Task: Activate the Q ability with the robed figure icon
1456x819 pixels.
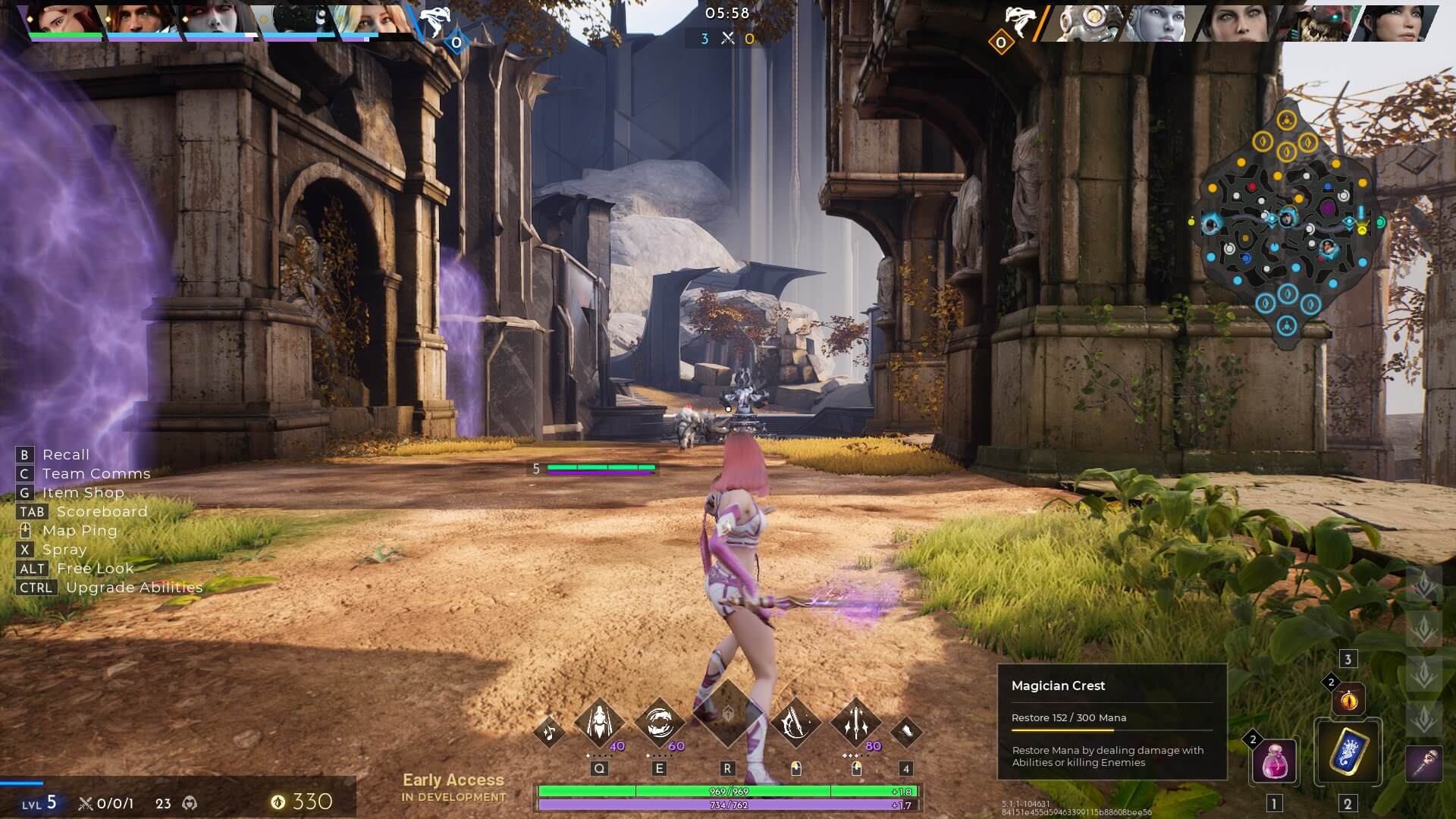Action: tap(599, 722)
